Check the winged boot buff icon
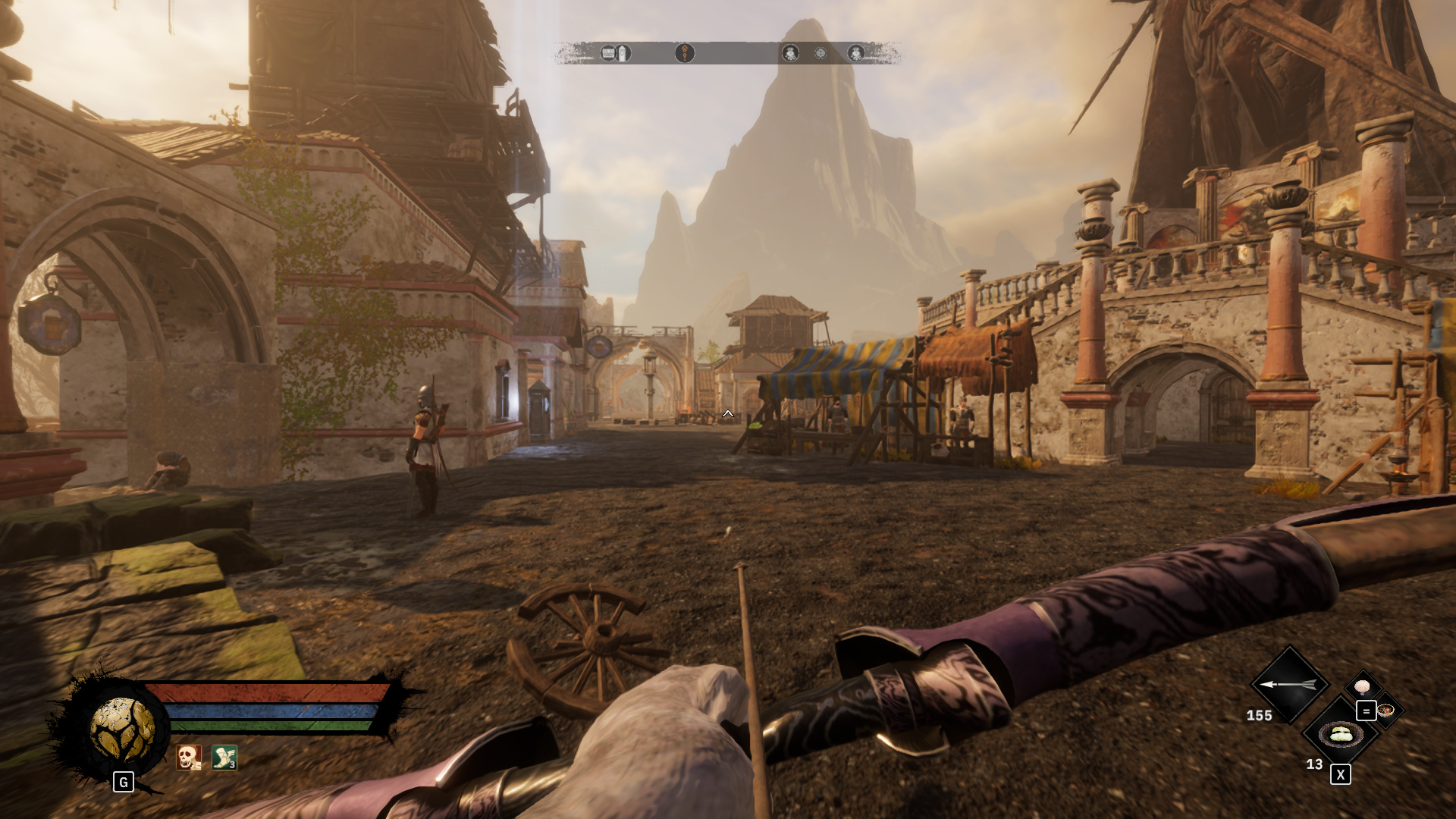1456x819 pixels. pos(224,757)
